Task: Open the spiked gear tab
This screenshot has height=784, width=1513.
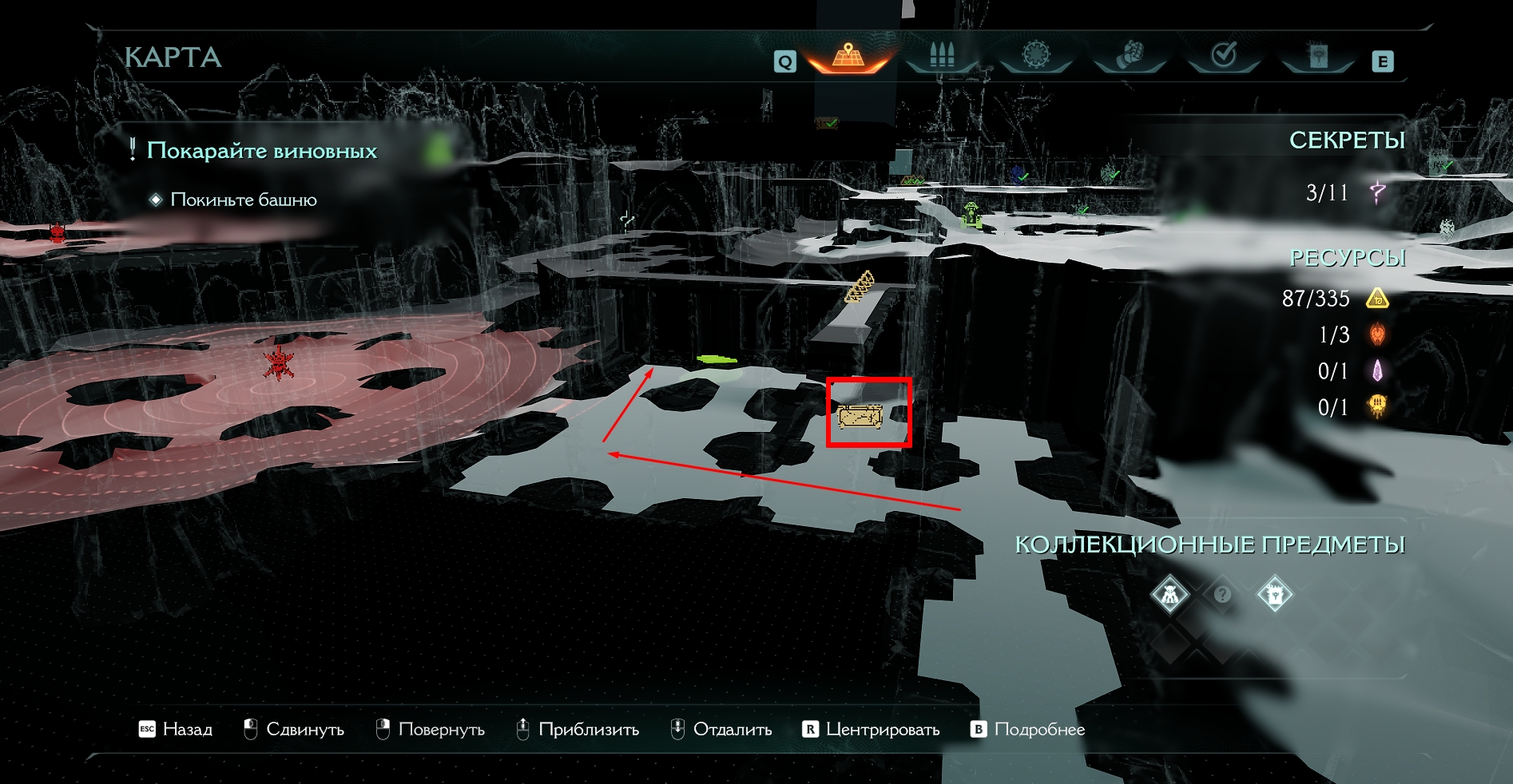Action: pos(1035,56)
